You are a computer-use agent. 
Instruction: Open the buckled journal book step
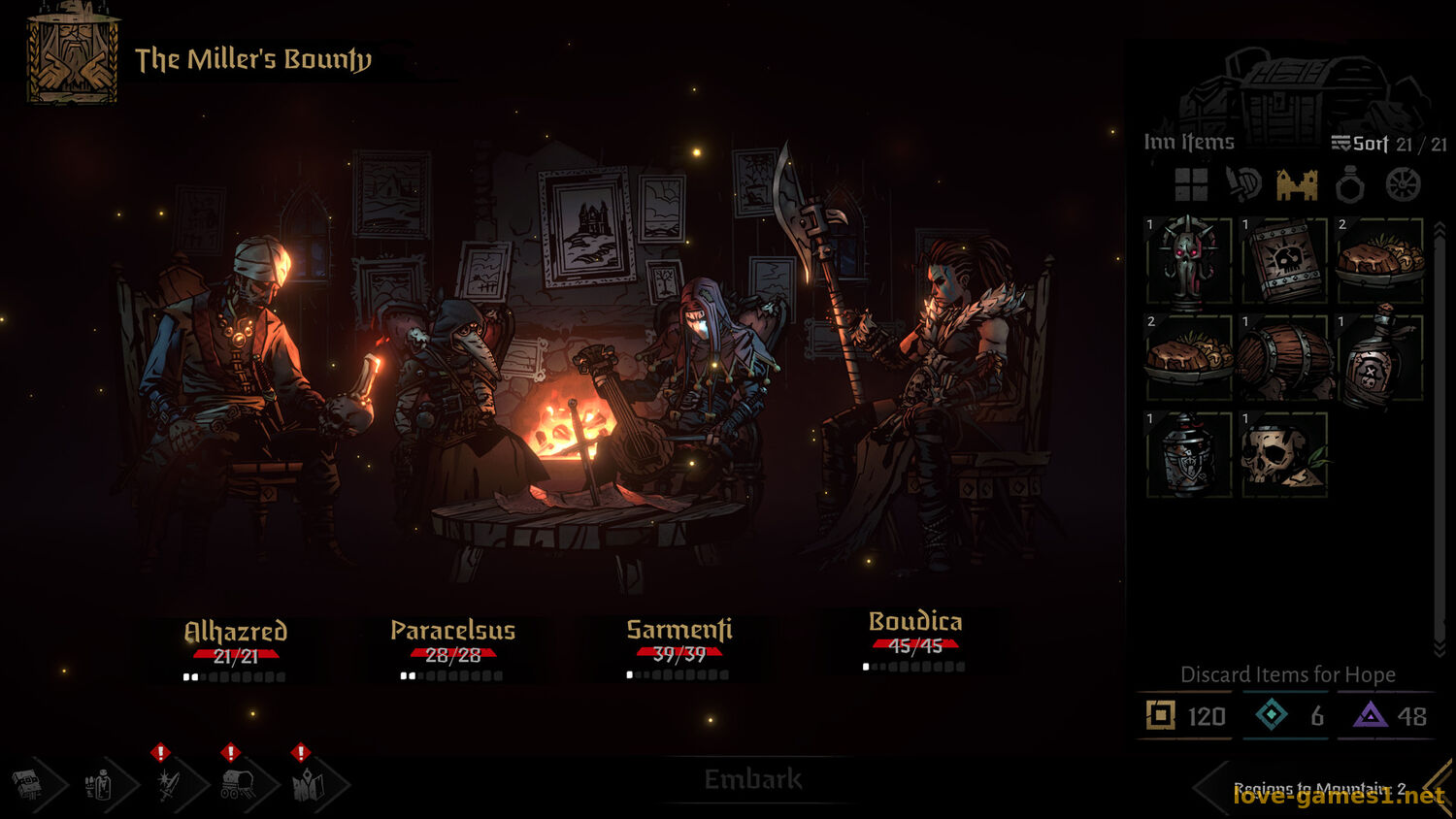[x=29, y=784]
